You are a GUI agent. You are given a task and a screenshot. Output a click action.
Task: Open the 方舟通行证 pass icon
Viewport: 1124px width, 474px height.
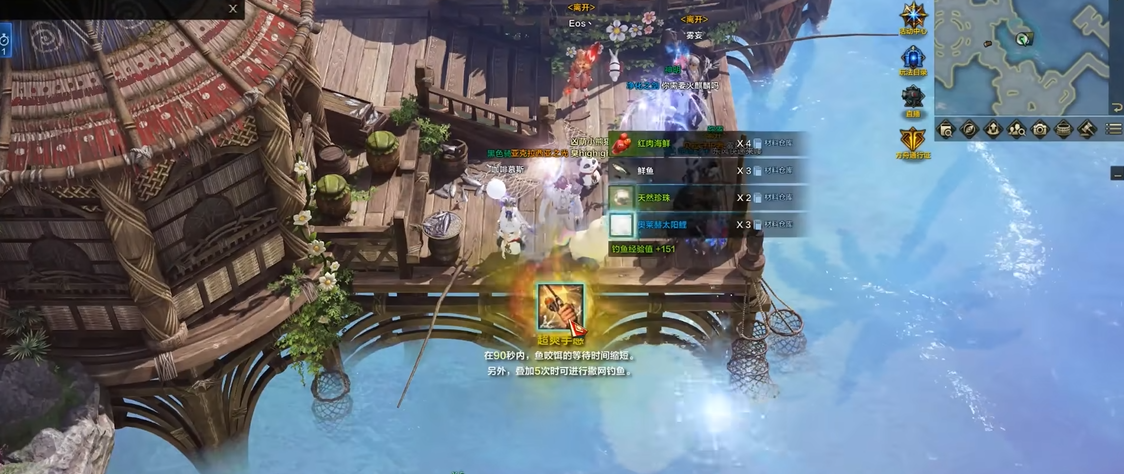[914, 140]
